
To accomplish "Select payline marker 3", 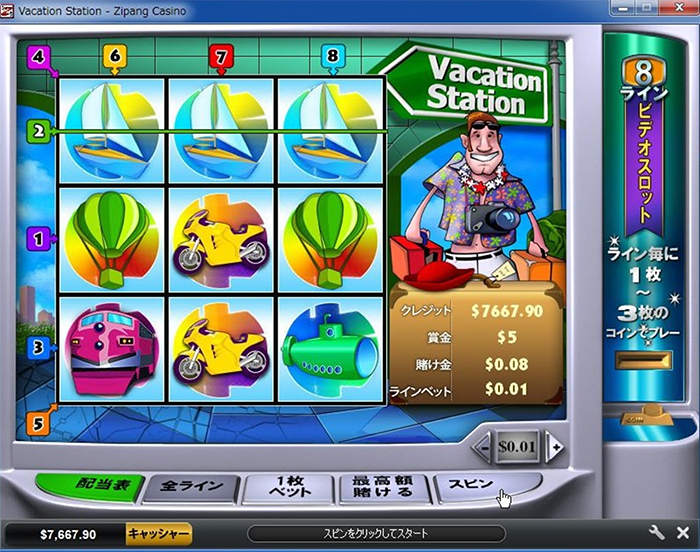I will (39, 347).
